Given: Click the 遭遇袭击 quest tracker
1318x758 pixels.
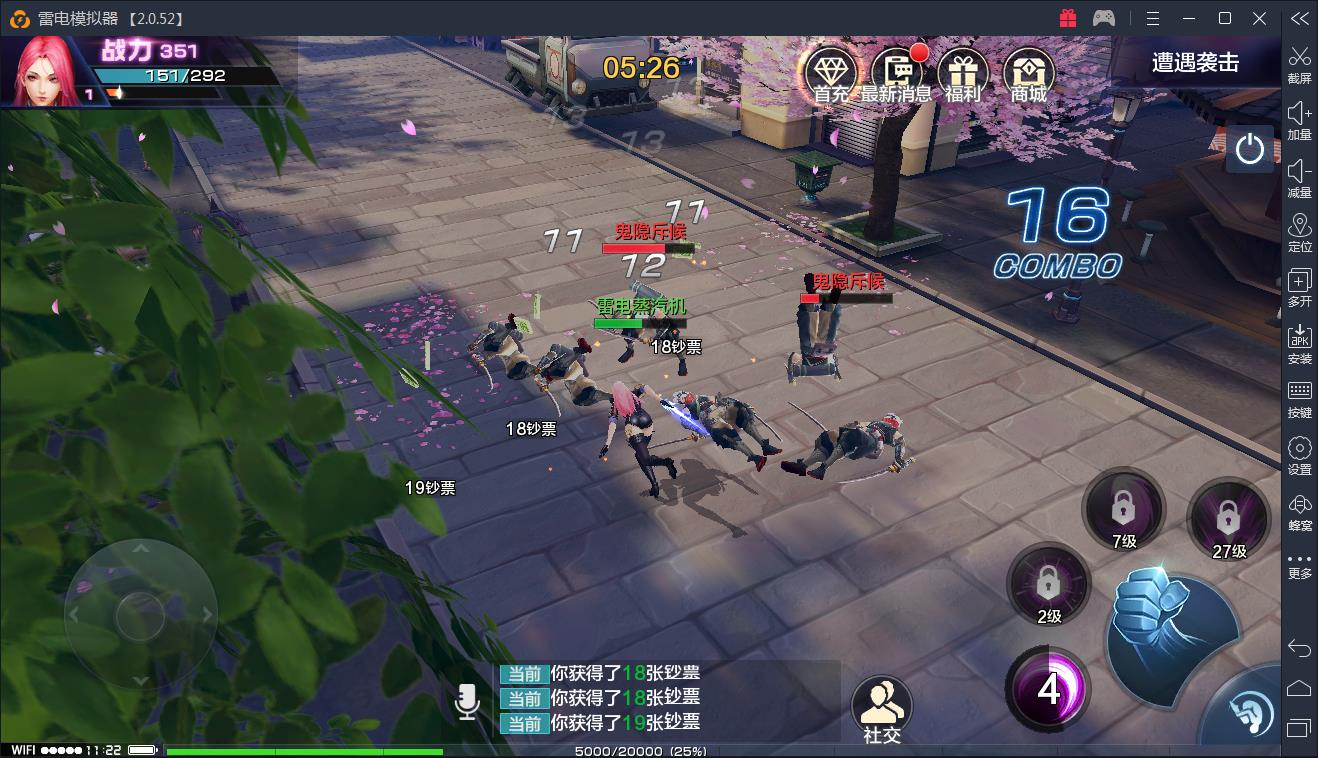Looking at the screenshot, I should click(x=1195, y=63).
